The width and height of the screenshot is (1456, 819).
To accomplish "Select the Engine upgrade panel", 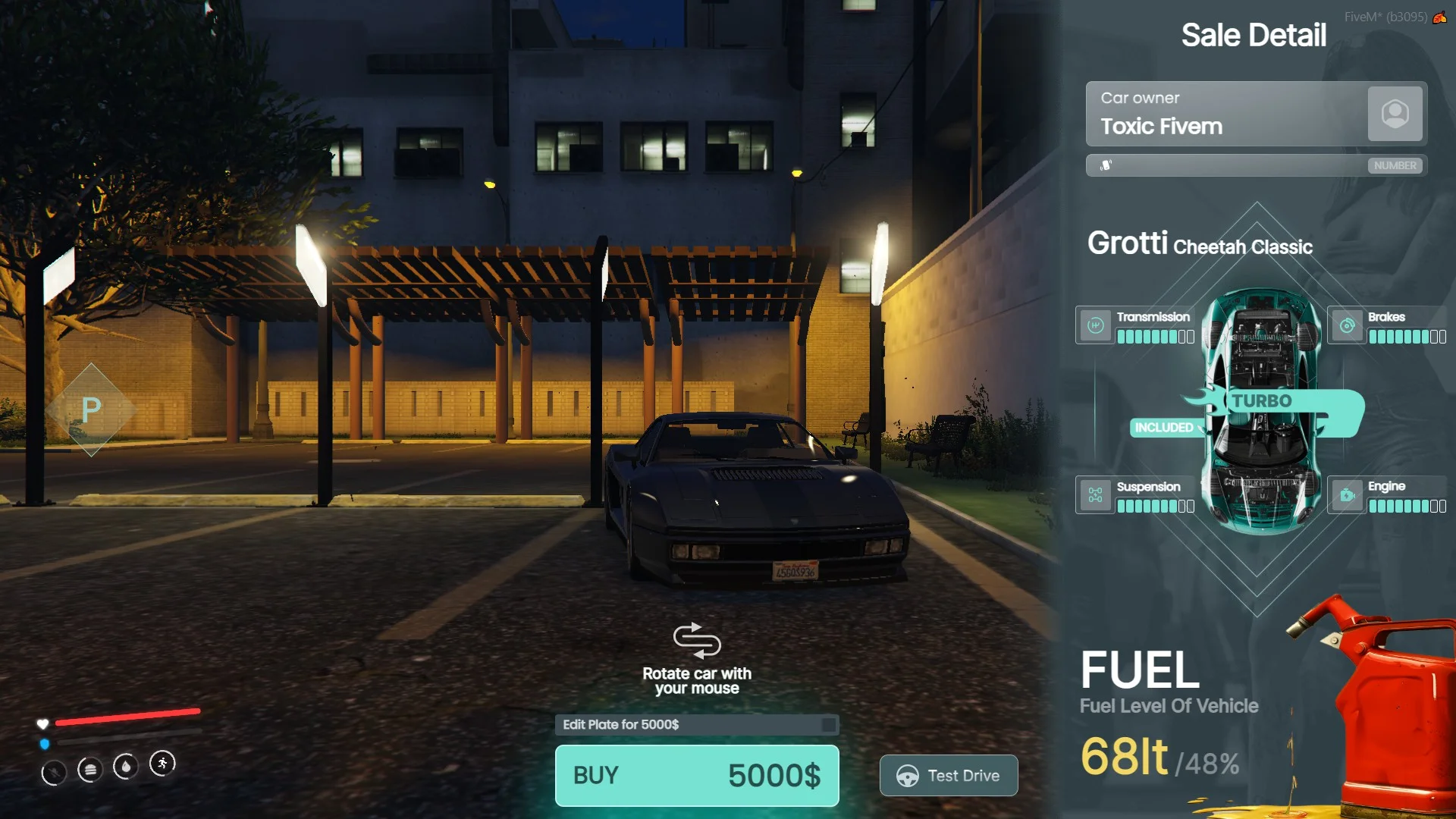I will coord(1387,495).
